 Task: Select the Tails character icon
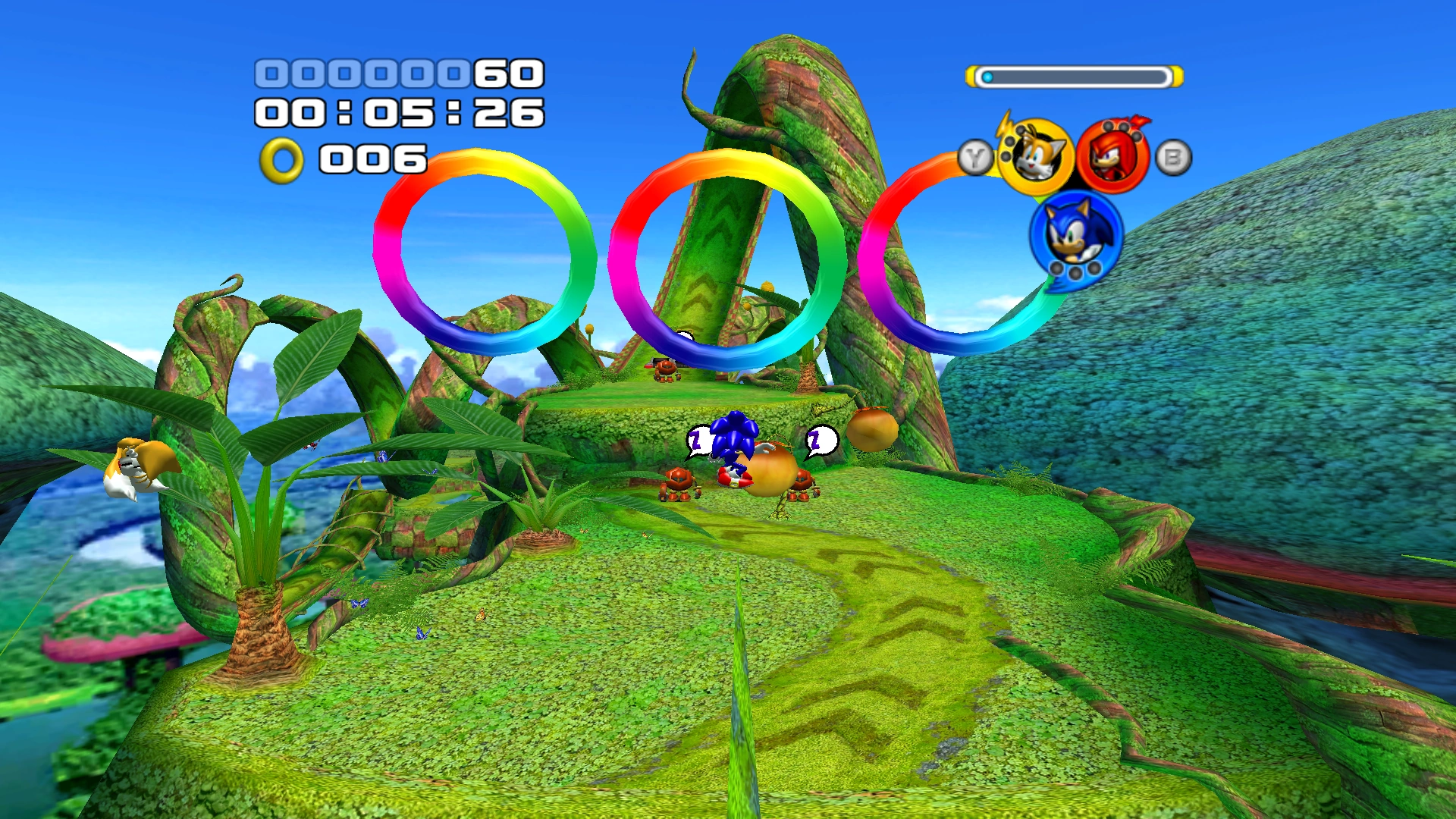click(x=1035, y=157)
